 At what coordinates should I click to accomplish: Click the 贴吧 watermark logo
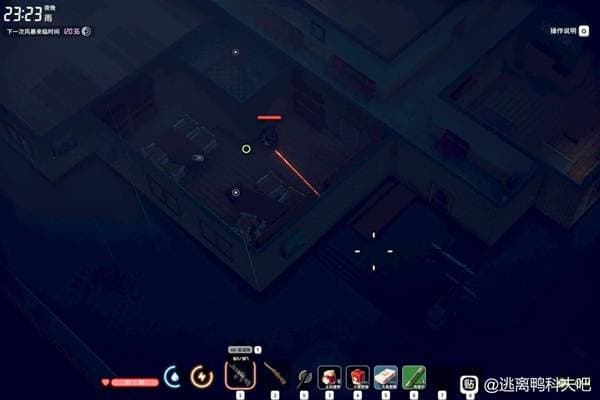470,383
